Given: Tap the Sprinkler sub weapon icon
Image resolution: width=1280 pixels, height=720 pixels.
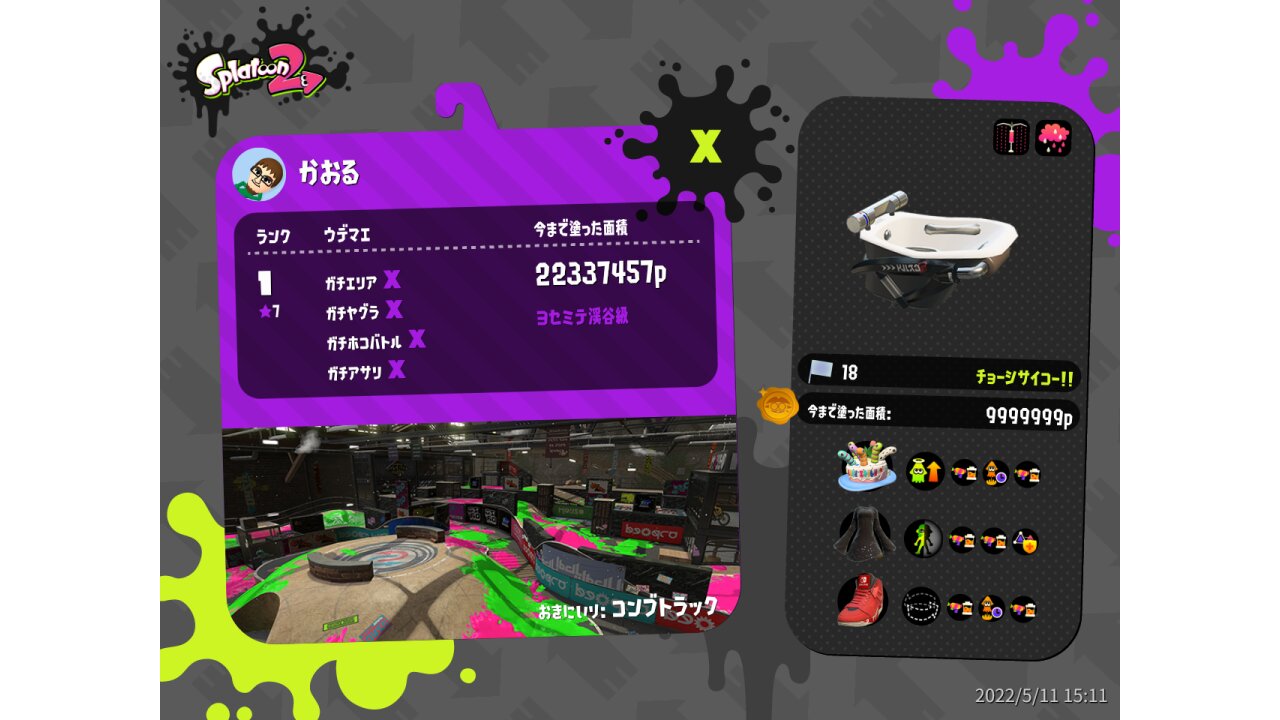Looking at the screenshot, I should click(1011, 137).
